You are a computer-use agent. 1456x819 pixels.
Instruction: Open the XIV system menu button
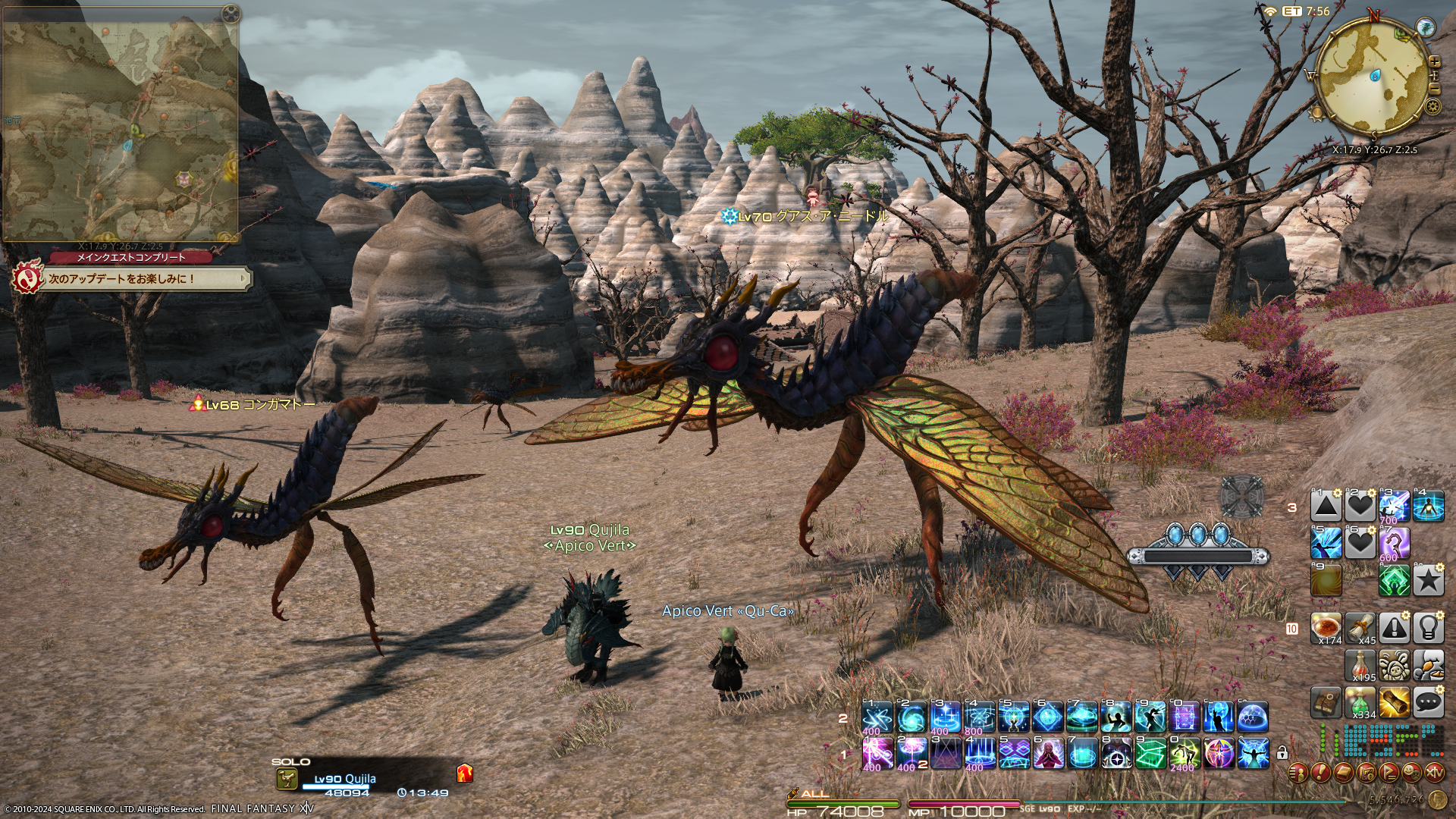pos(1435,773)
